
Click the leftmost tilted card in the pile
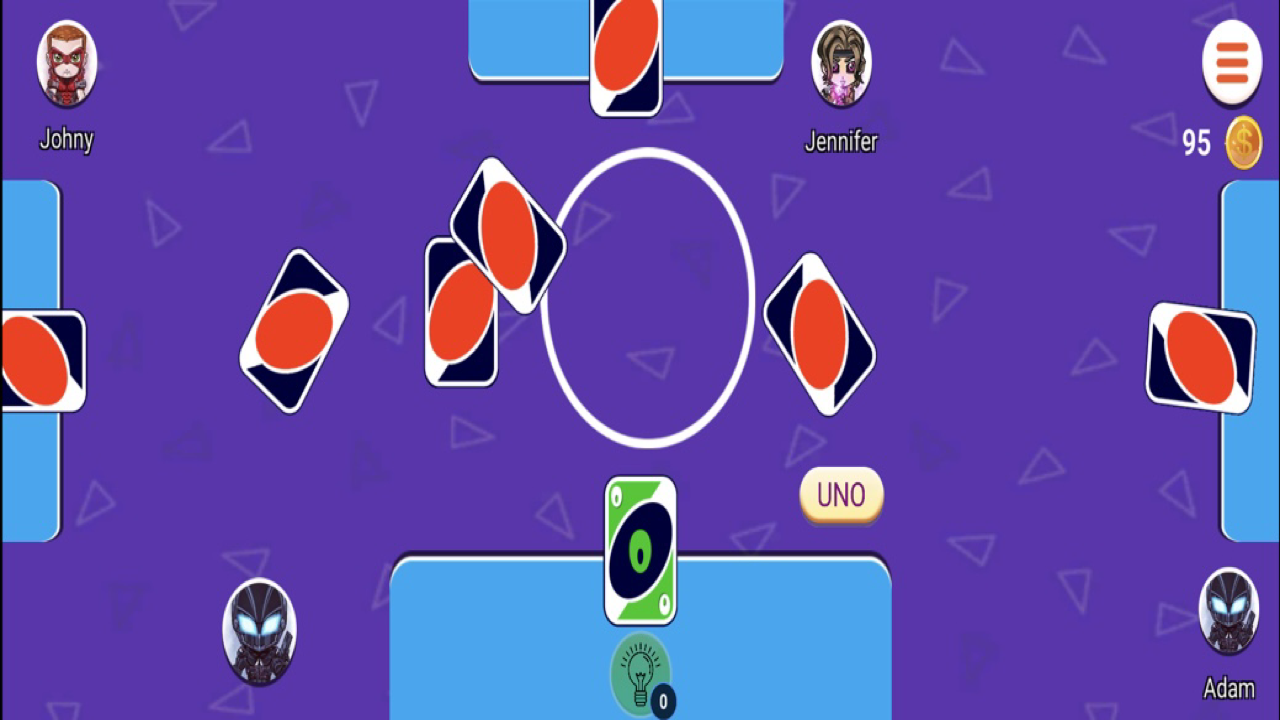tap(293, 330)
